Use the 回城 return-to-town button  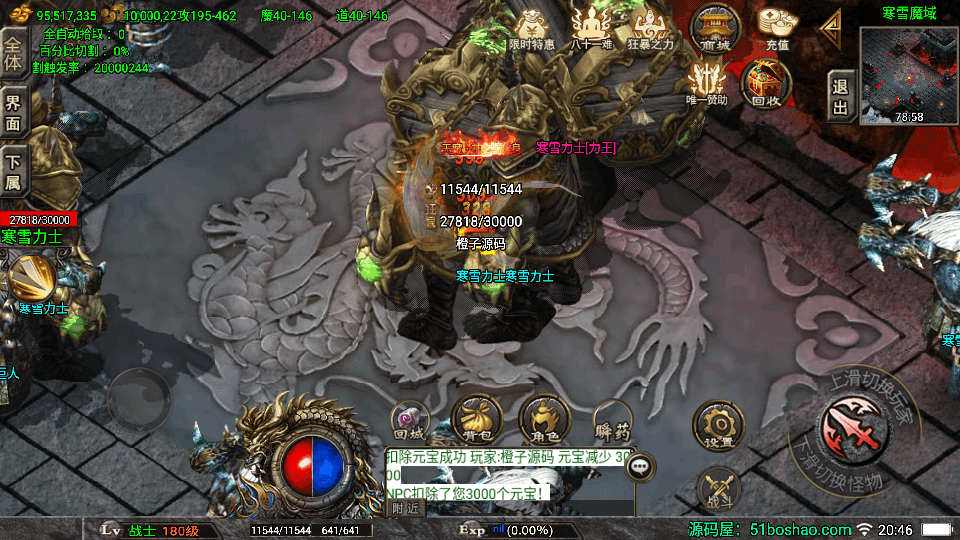click(409, 420)
